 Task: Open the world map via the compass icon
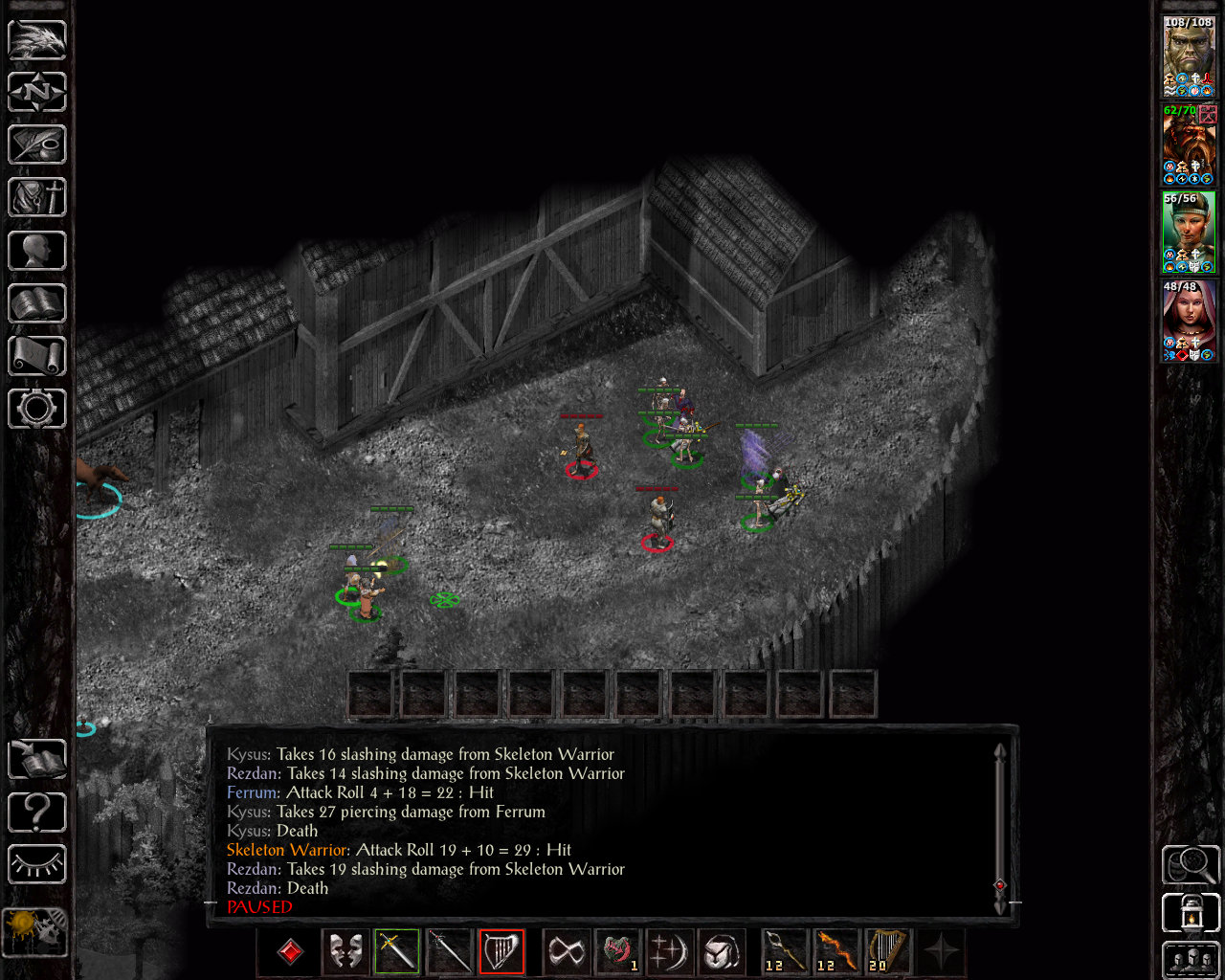click(36, 92)
